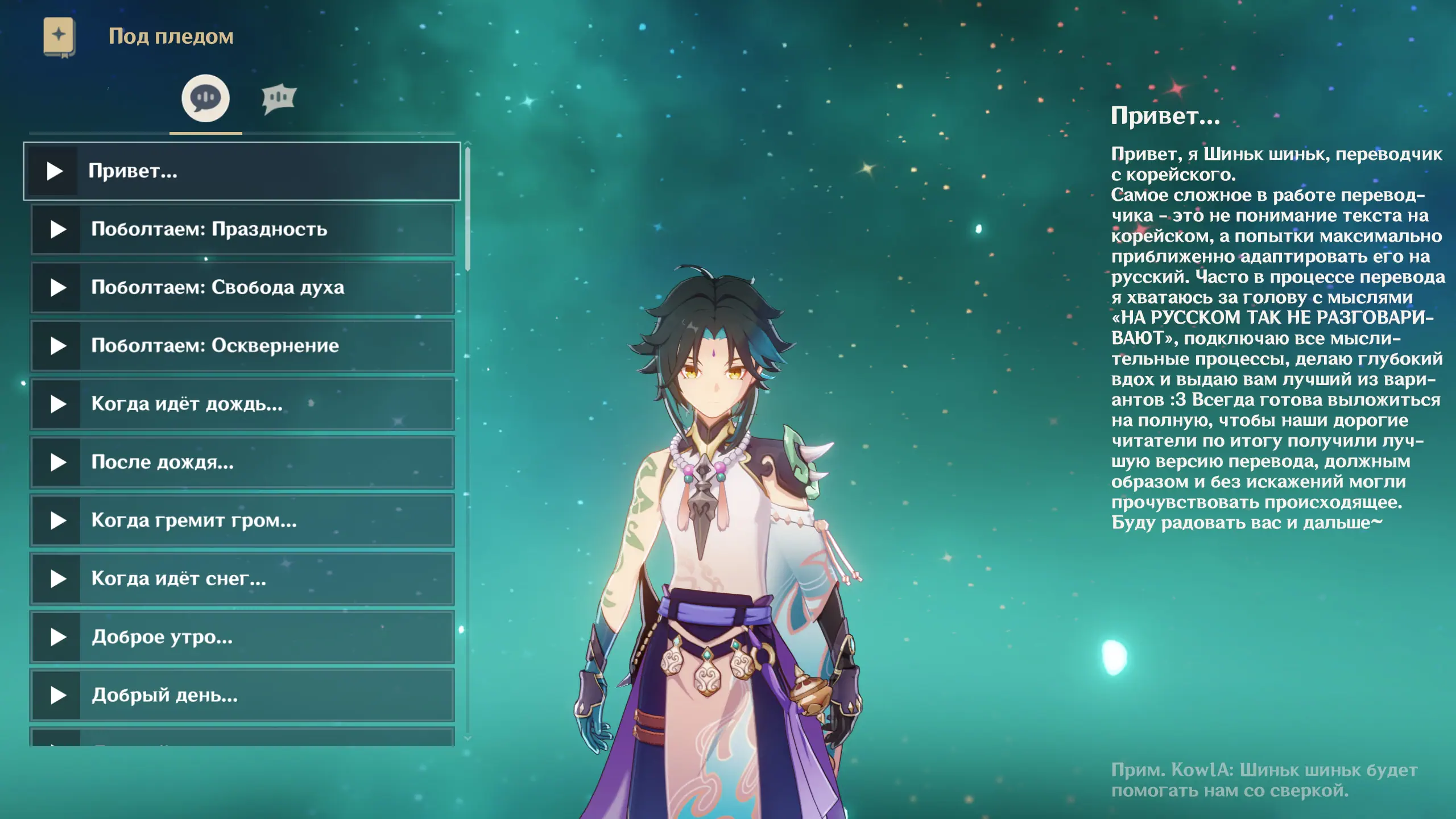Play "Когда гремит гром..." voice line
The width and height of the screenshot is (1456, 819).
click(x=58, y=520)
